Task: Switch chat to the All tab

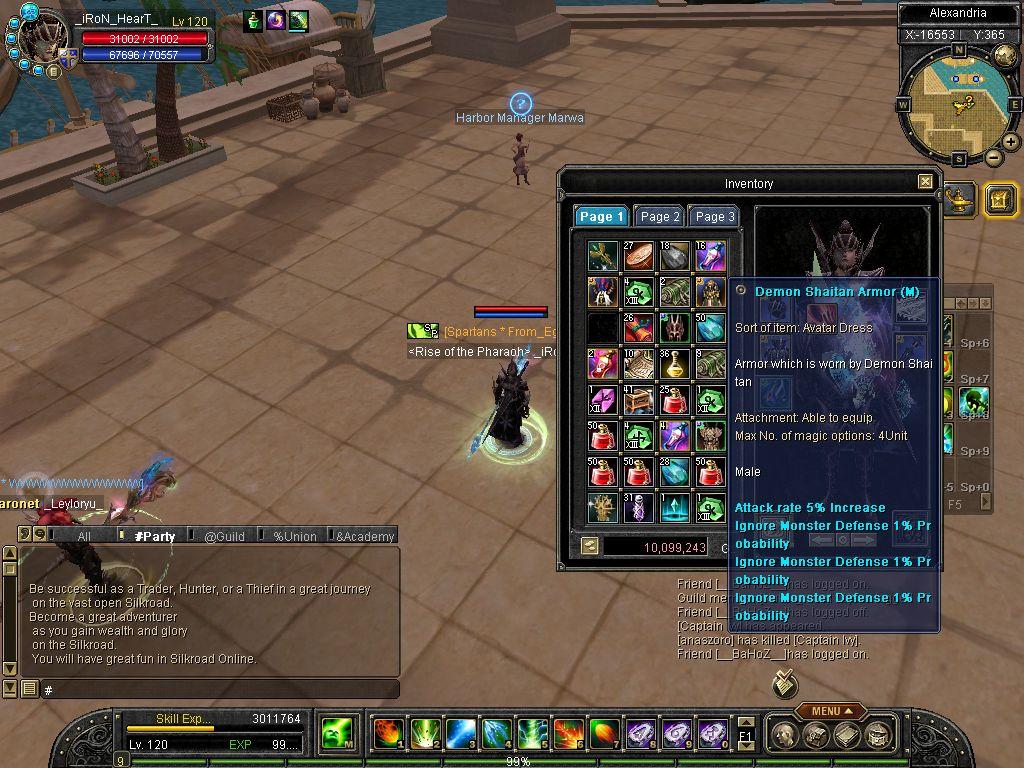Action: pyautogui.click(x=84, y=536)
